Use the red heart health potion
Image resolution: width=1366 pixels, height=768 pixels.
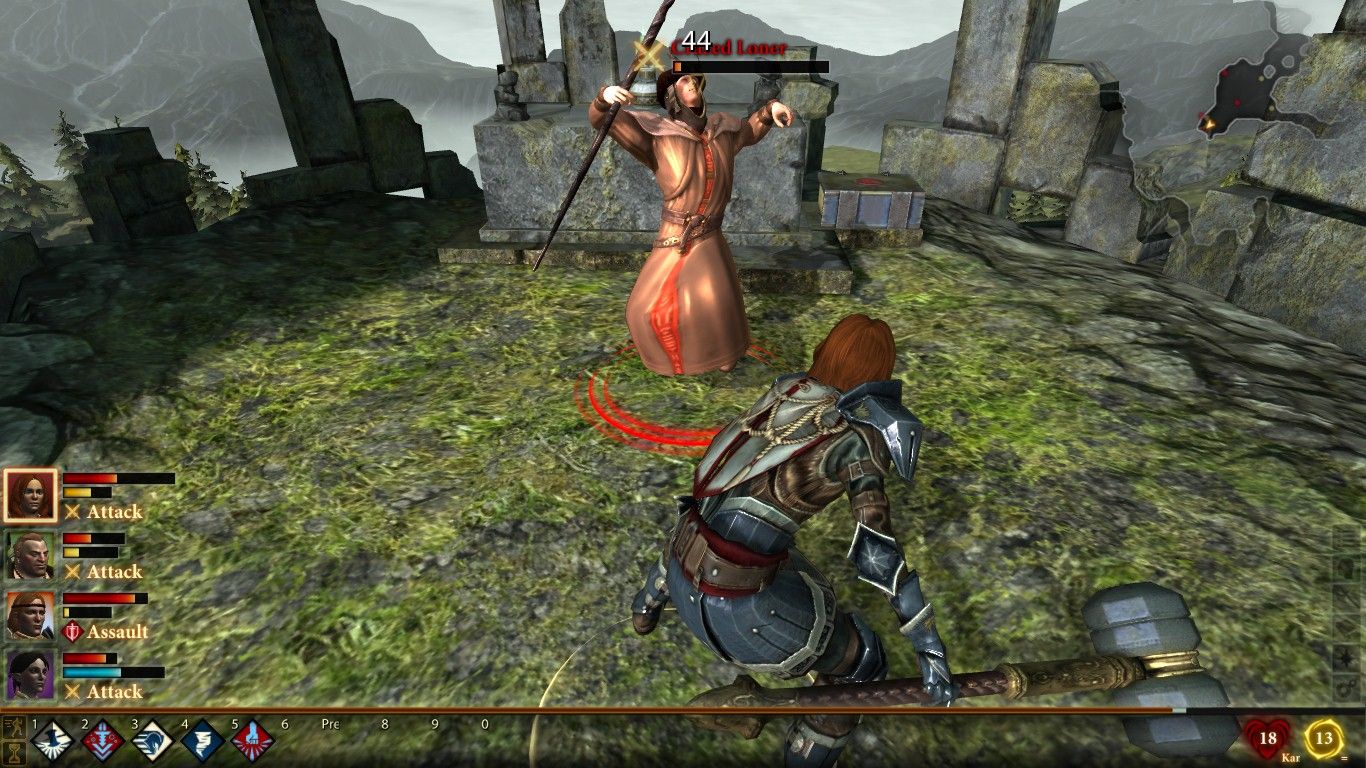click(1267, 740)
